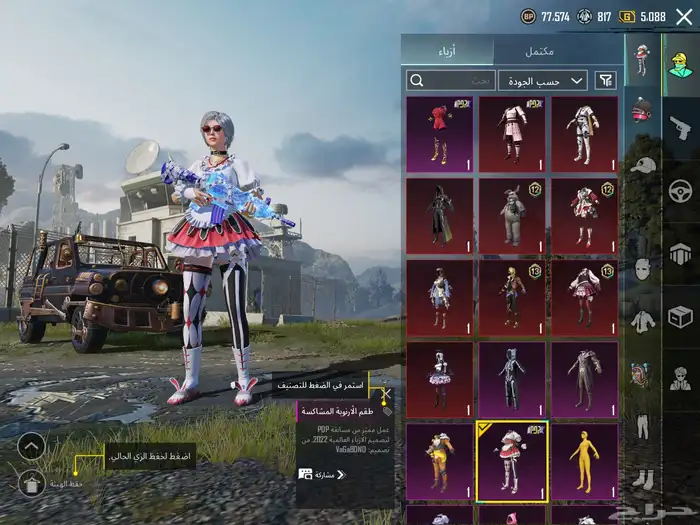Close the inventory with the X button

click(385, 393)
